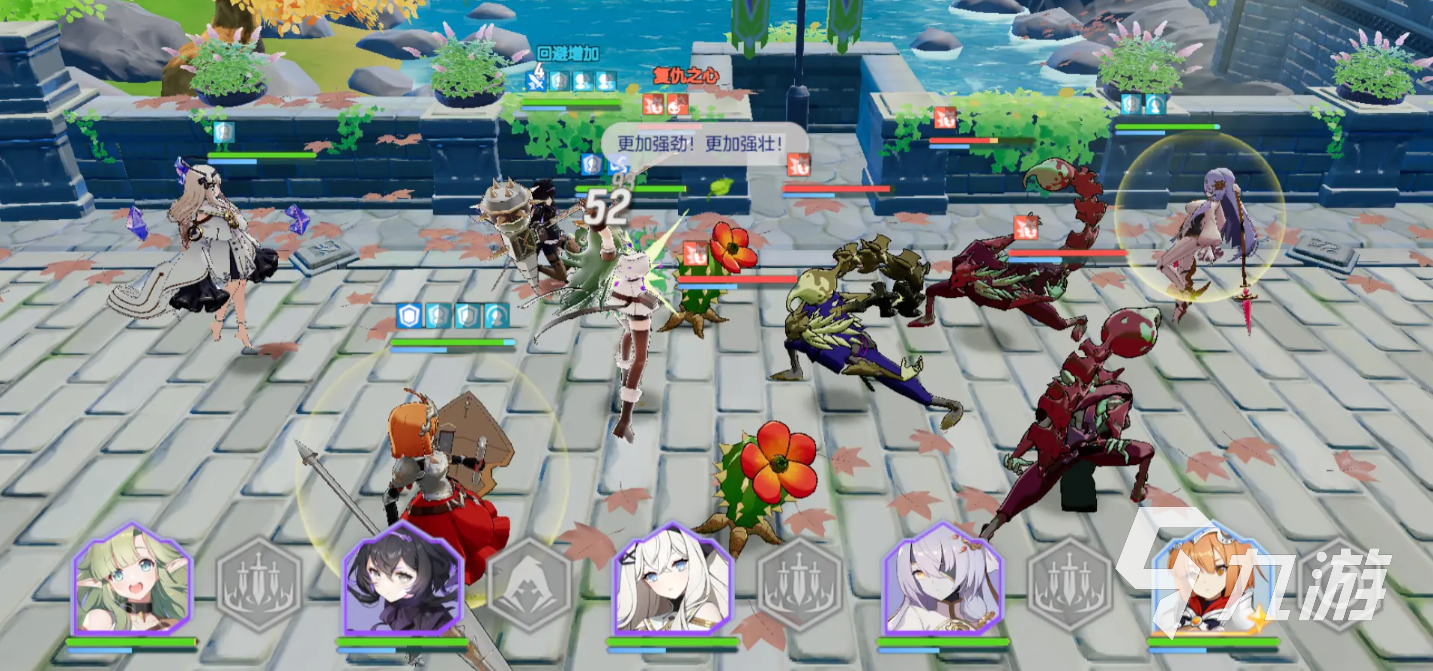Screen dimensions: 1433x671
Task: Choose the white-haired hero portrait
Action: pos(672,579)
